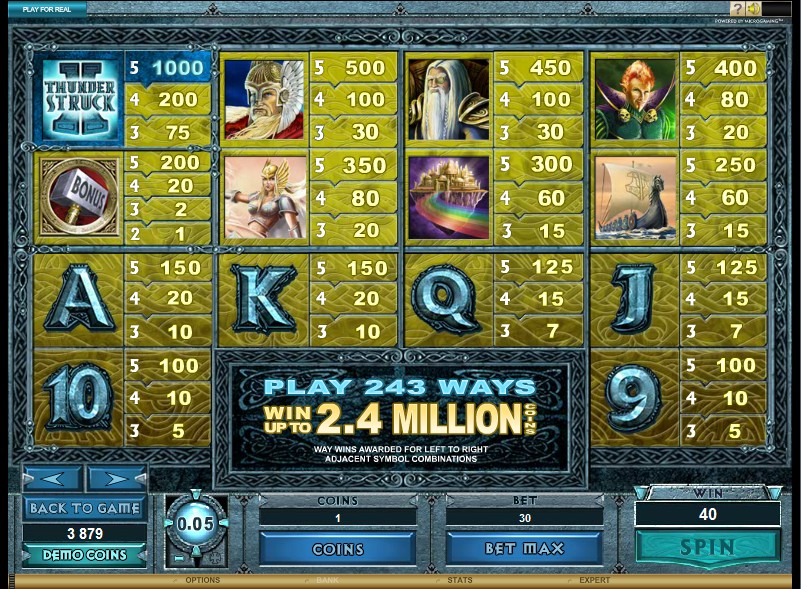The image size is (801, 589).
Task: Open the Options menu
Action: [202, 580]
